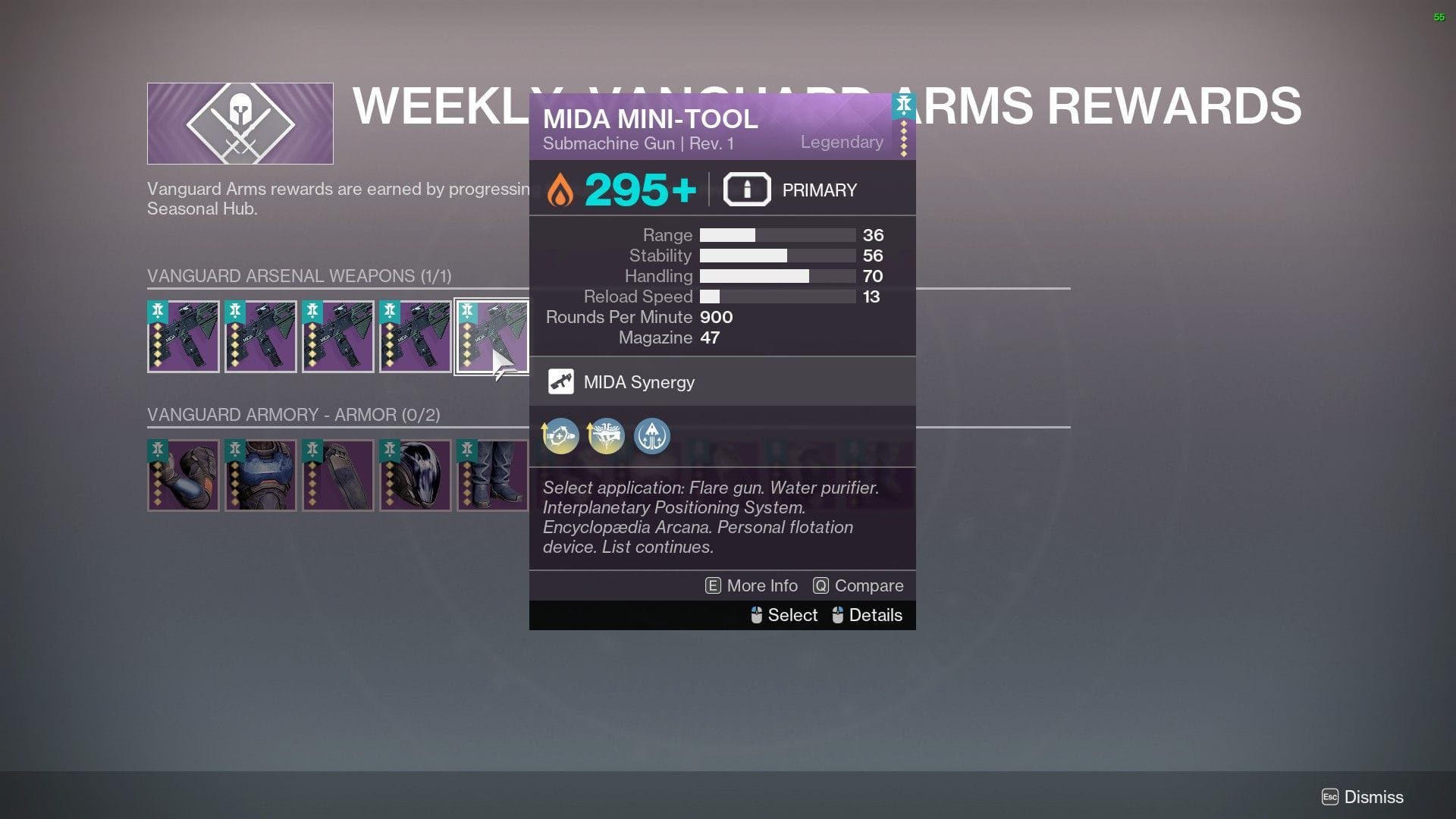
Task: Click the MIDA Synergy trait icon
Action: click(561, 381)
